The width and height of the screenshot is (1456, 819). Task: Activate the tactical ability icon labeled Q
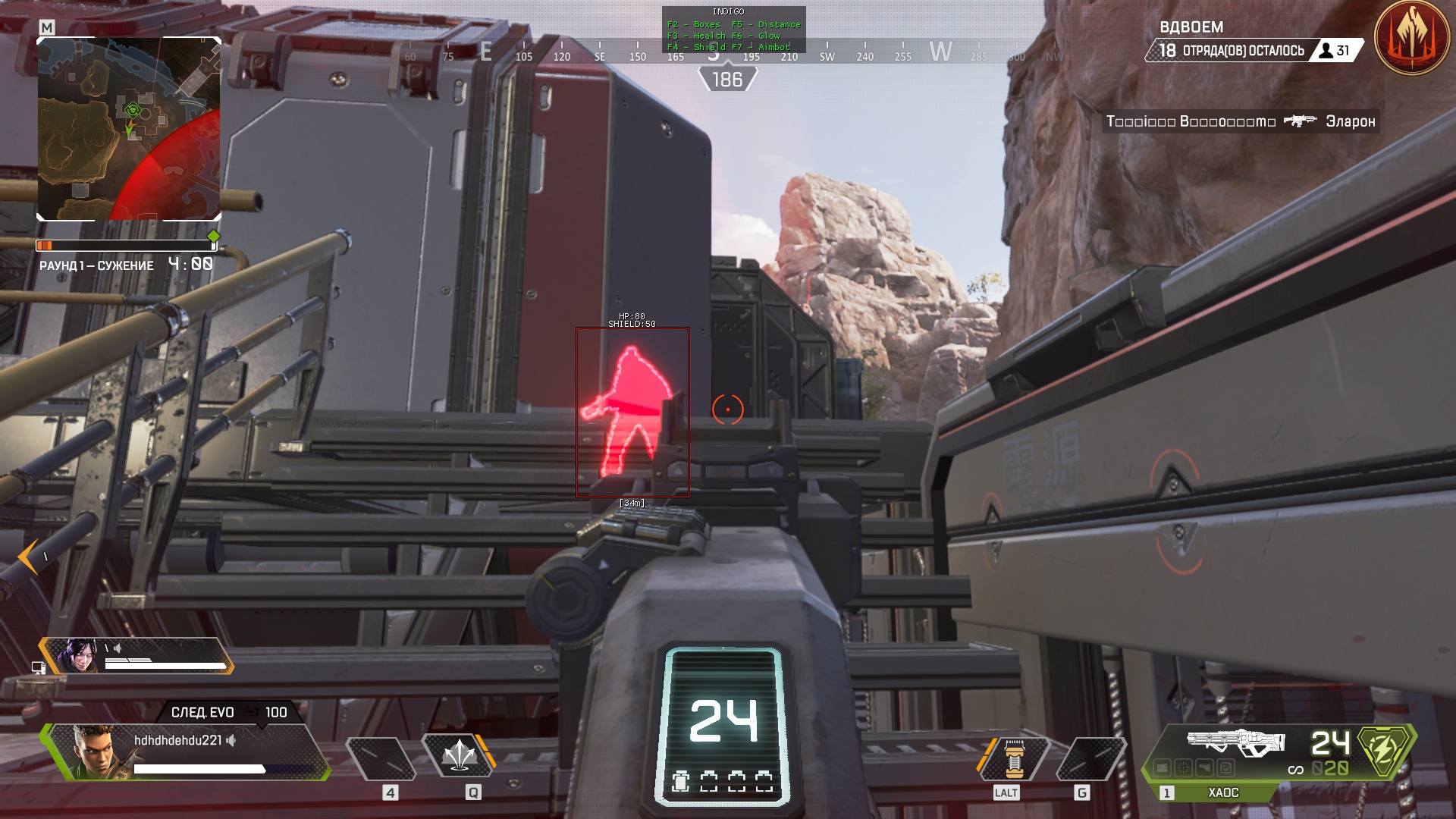(x=458, y=755)
